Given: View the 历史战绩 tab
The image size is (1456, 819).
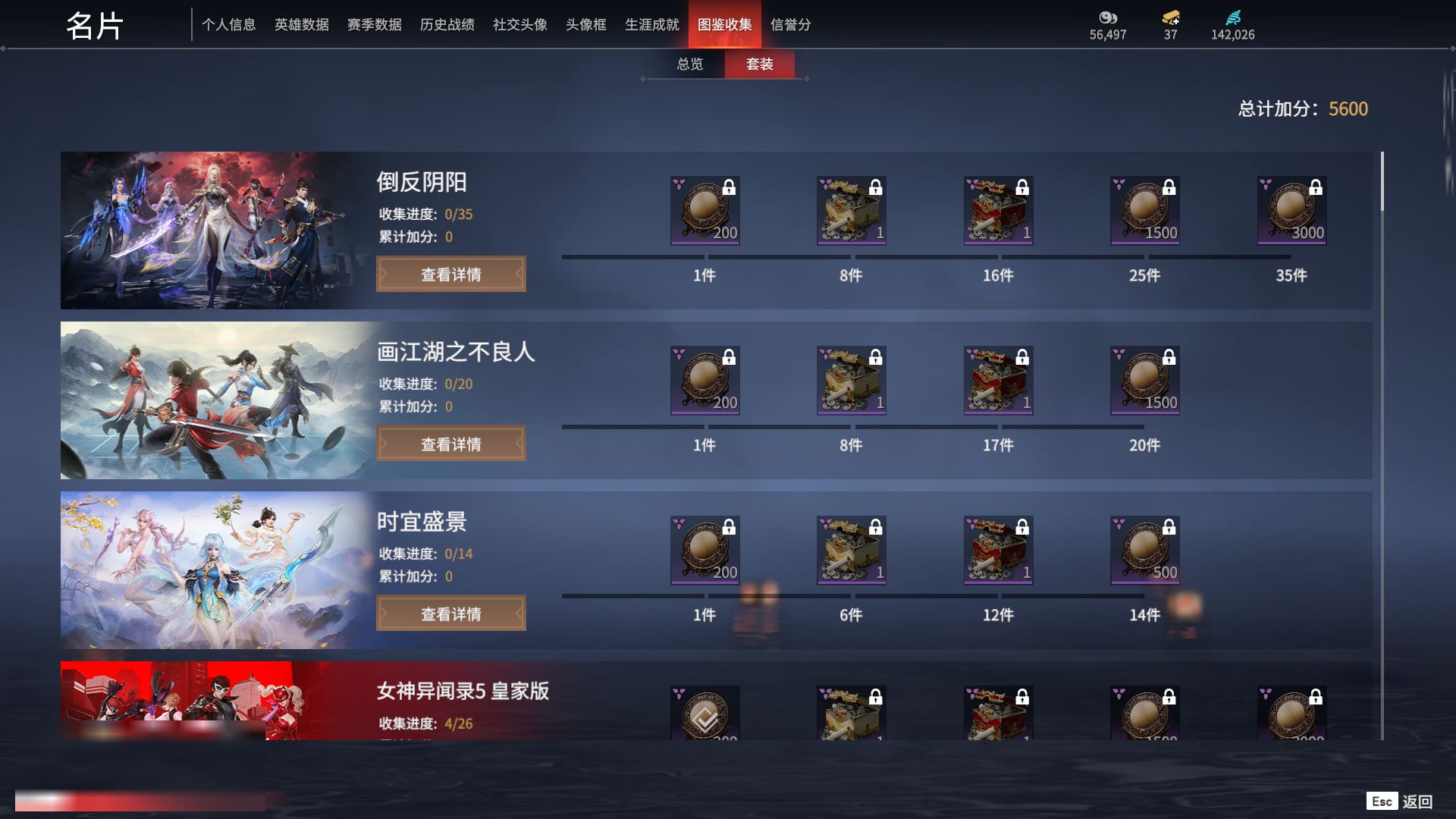Looking at the screenshot, I should point(447,25).
